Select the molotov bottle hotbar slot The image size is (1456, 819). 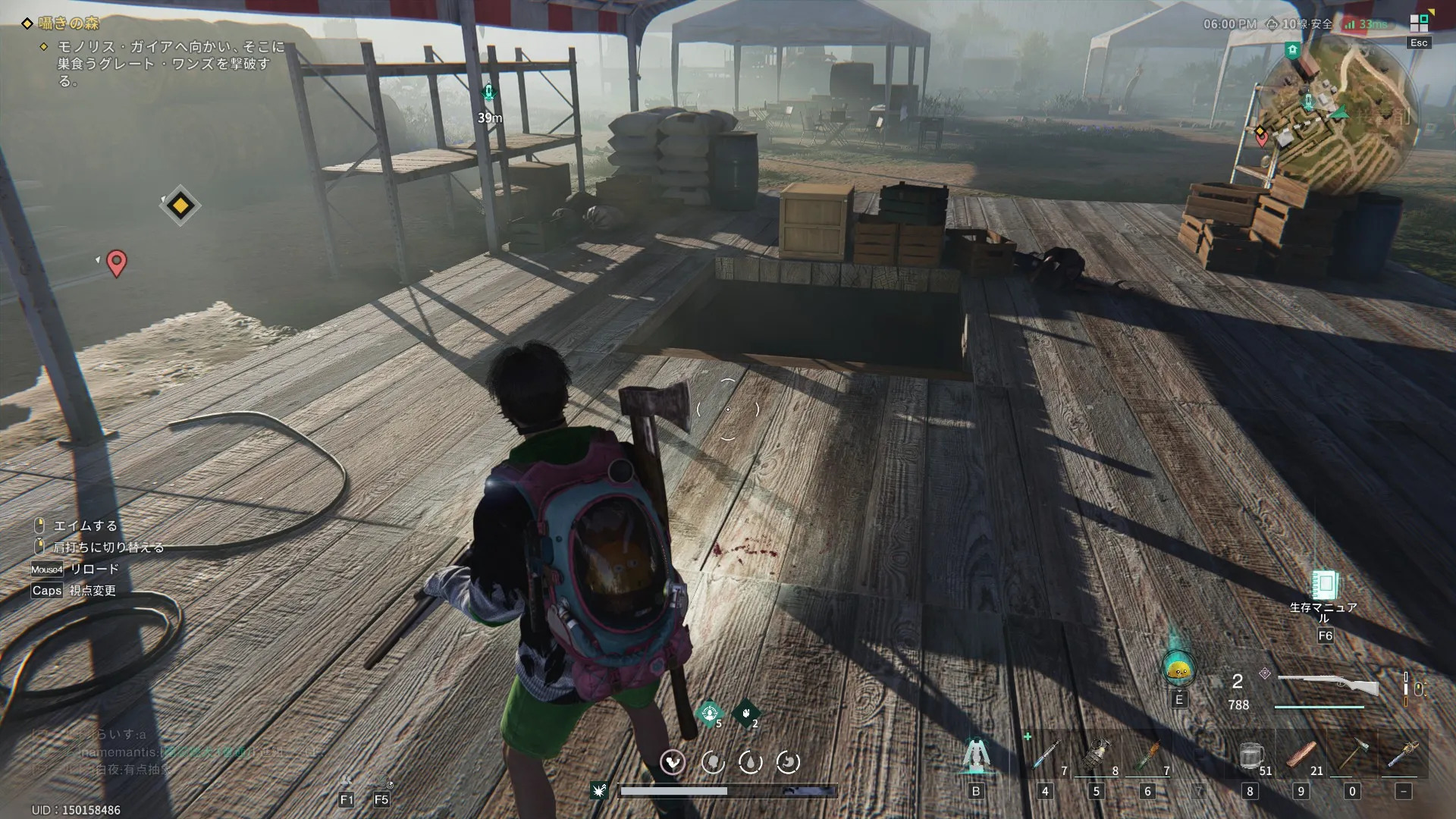[1148, 756]
